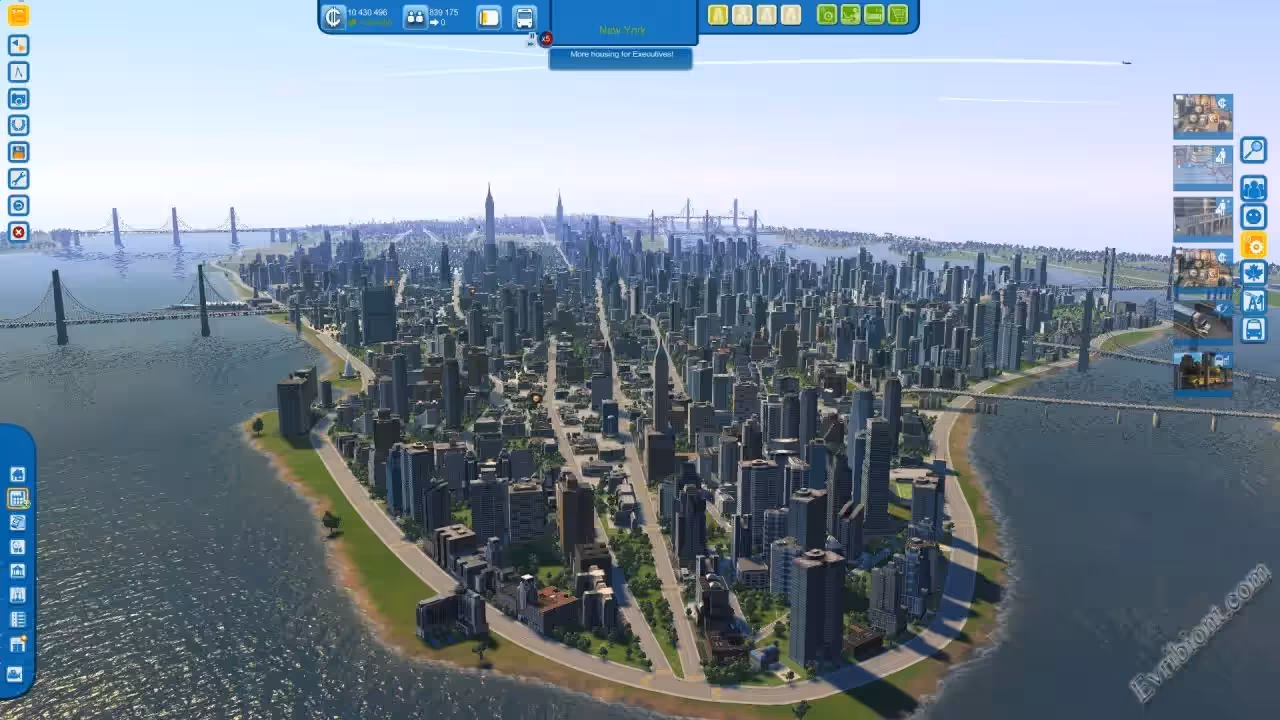Click the 'More housing for Executives!' notification
Viewport: 1280px width, 720px height.
621,55
